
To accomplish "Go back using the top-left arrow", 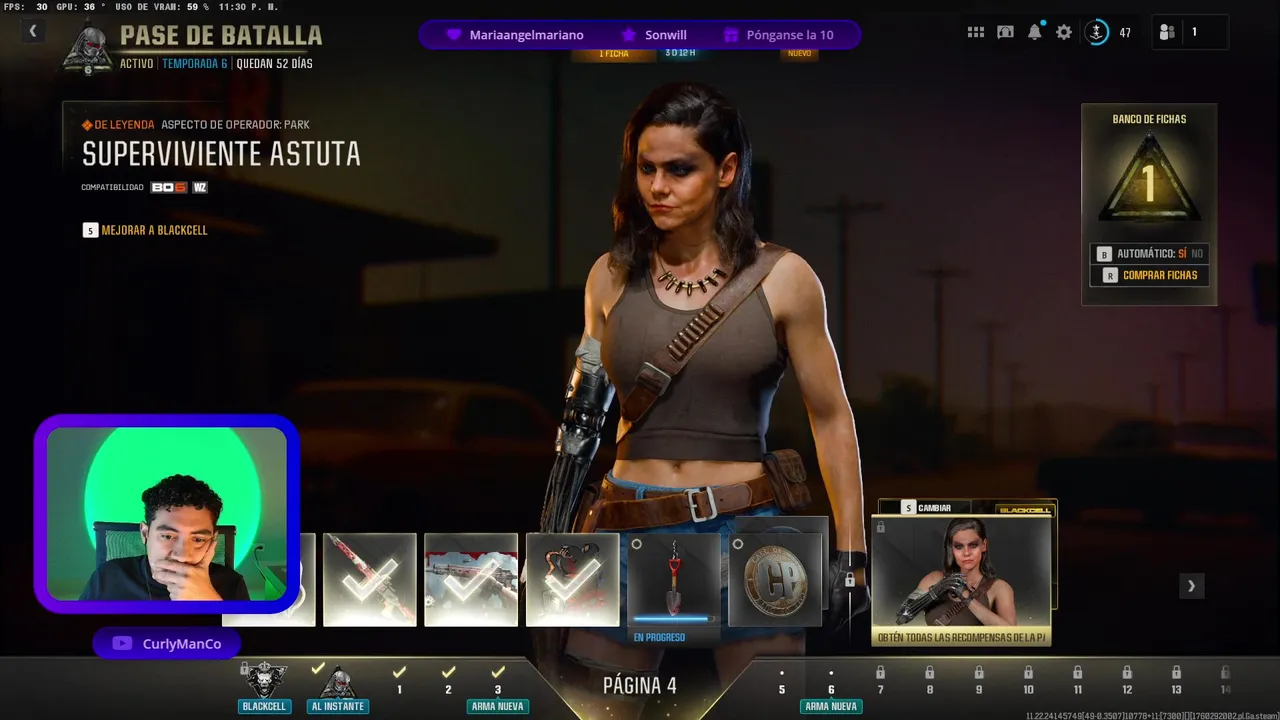I will click(x=32, y=32).
